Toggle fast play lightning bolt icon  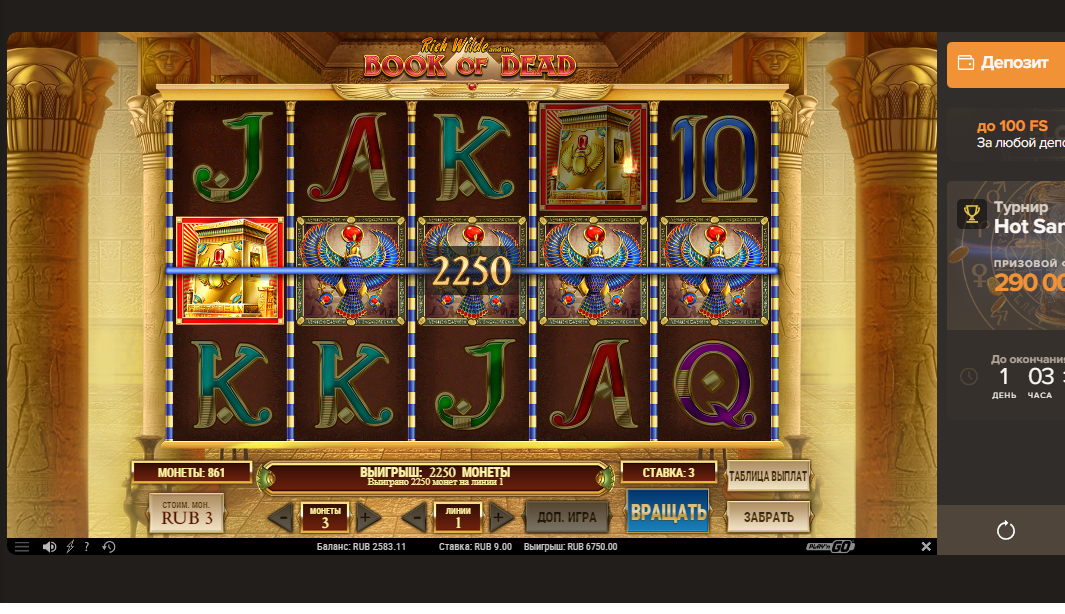[x=70, y=547]
